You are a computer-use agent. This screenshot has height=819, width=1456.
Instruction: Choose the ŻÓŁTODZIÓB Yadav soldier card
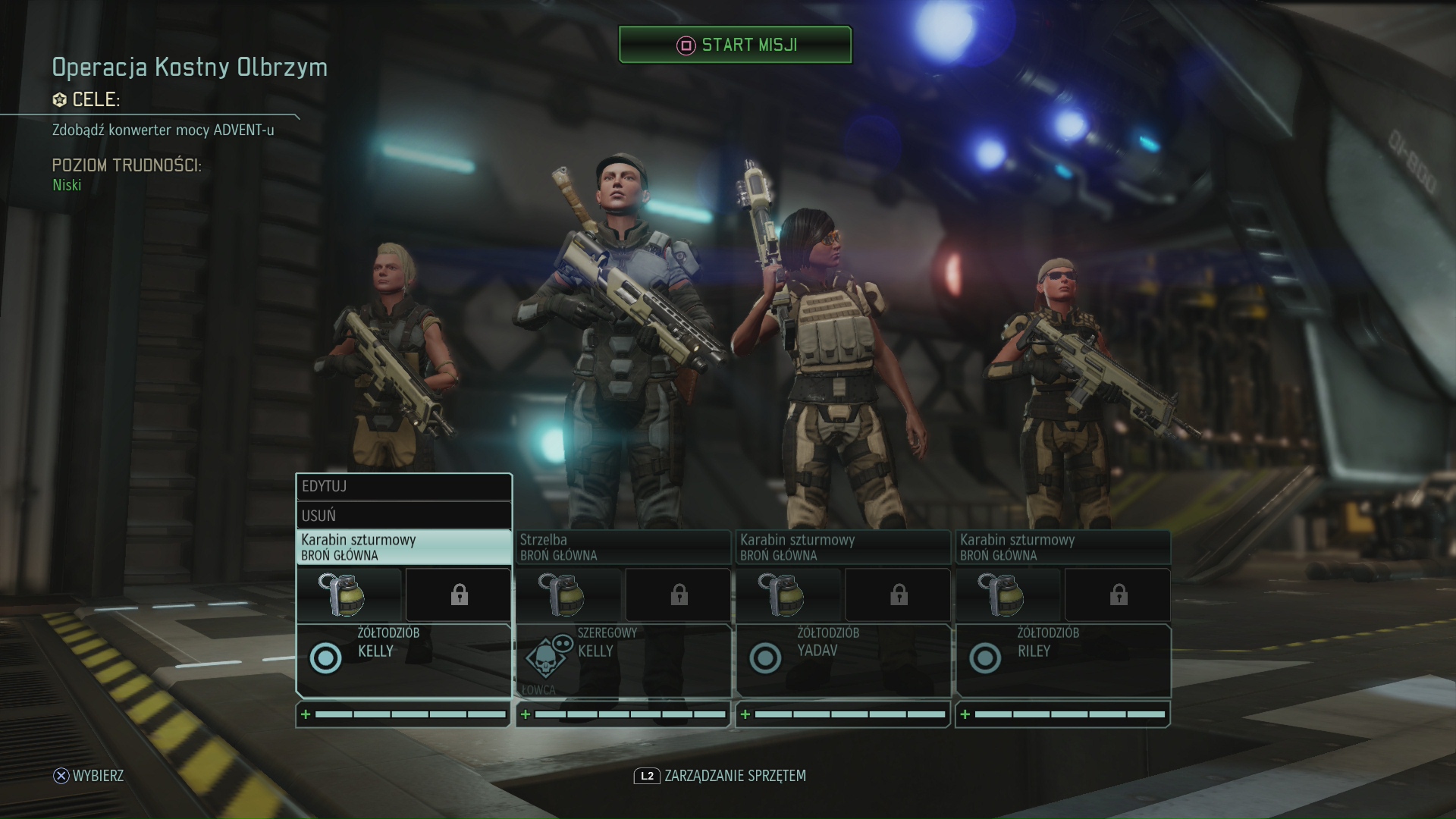[x=843, y=660]
